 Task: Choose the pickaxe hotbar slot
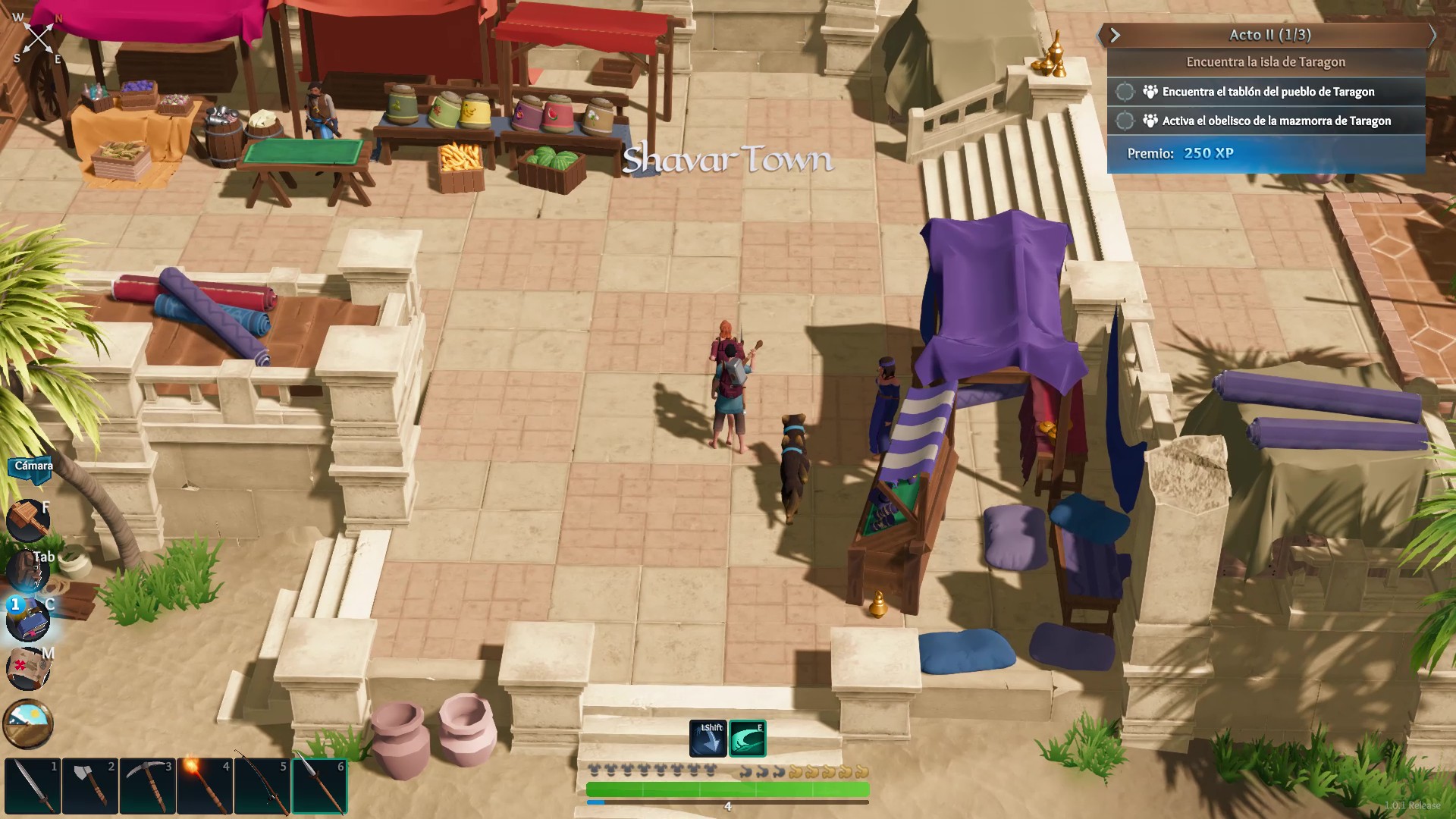148,786
